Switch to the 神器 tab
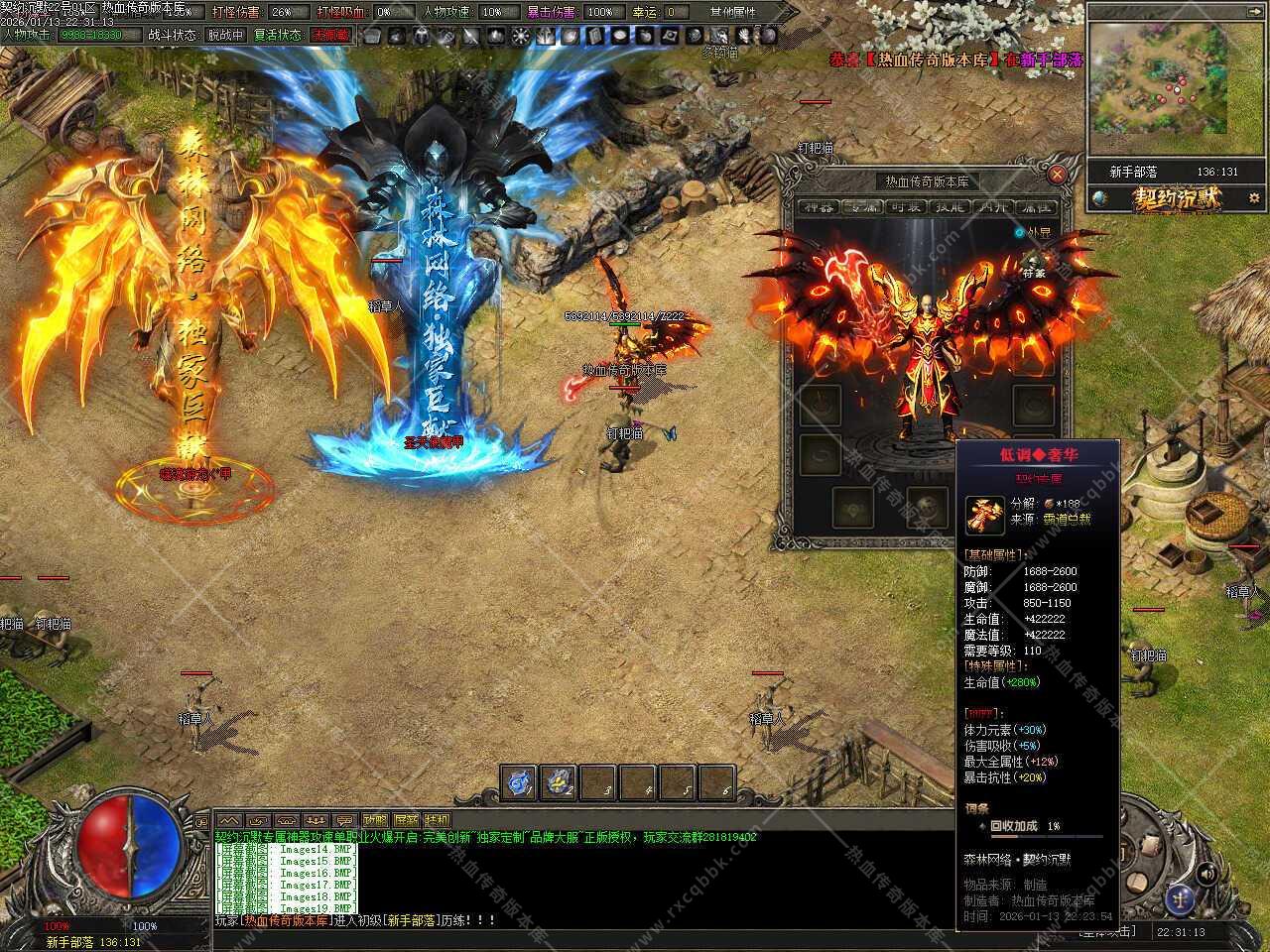This screenshot has width=1270, height=952. pos(820,207)
